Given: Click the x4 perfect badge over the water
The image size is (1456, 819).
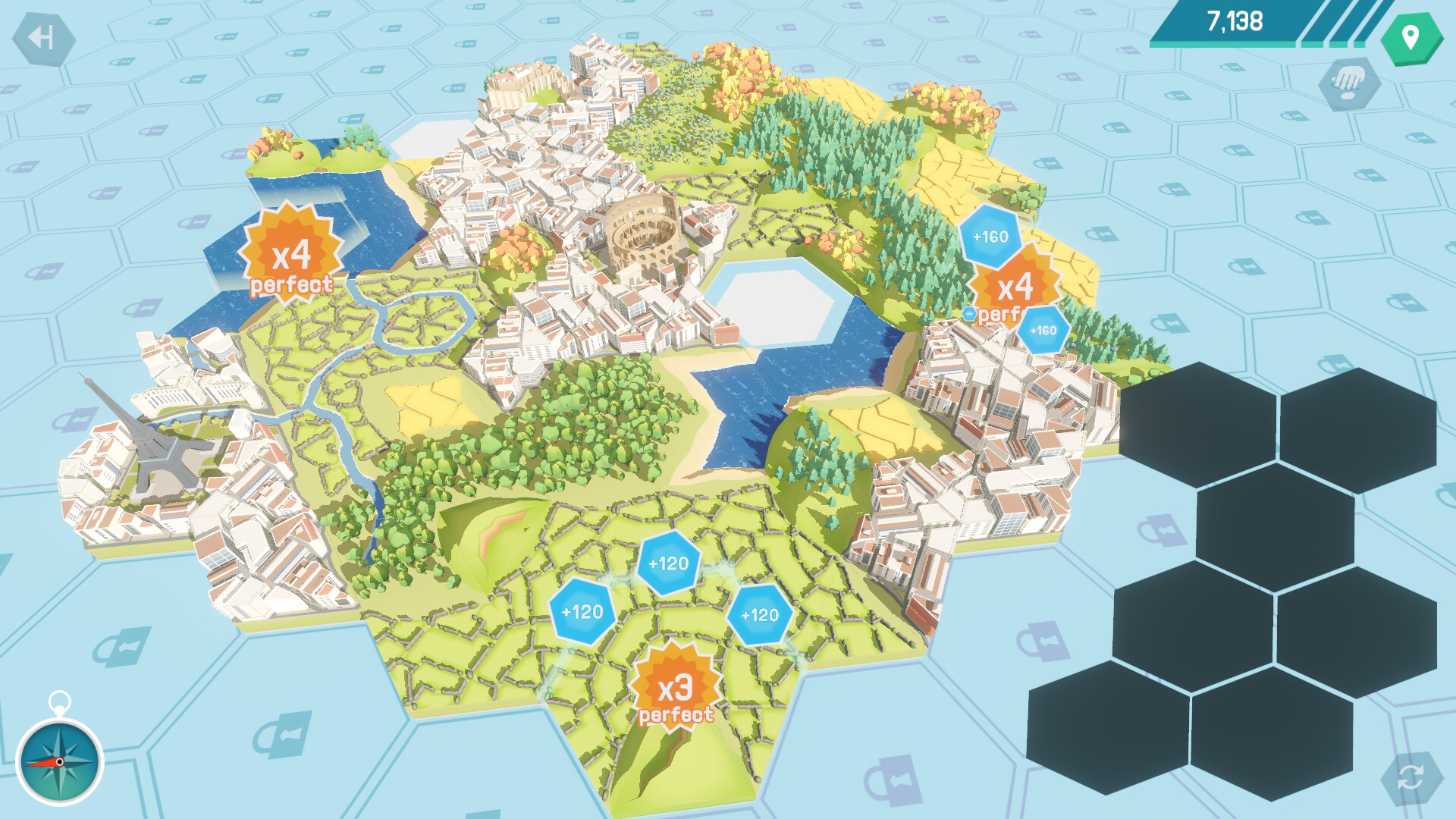Looking at the screenshot, I should coord(290,254).
